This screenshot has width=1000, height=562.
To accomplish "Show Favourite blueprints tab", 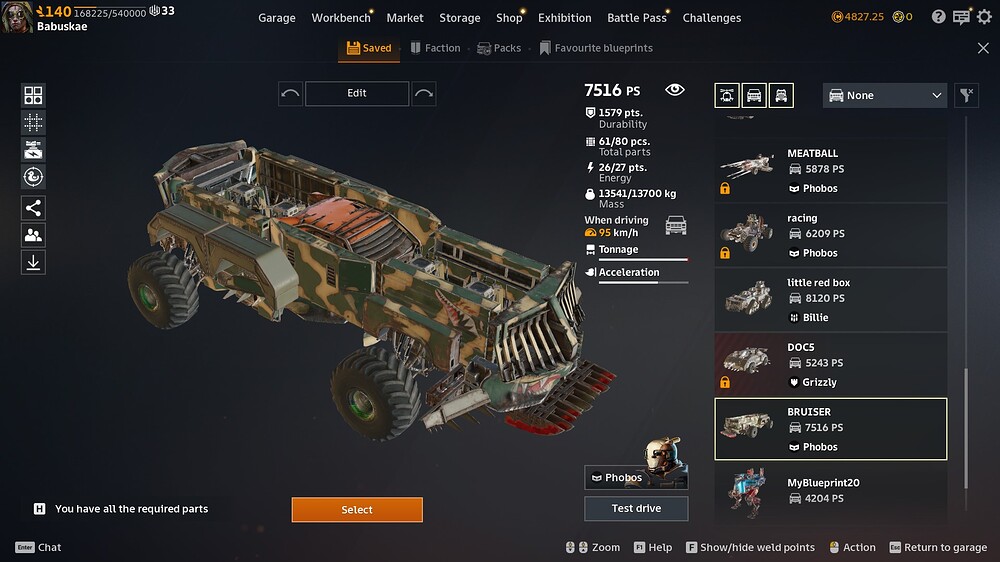I will (595, 48).
